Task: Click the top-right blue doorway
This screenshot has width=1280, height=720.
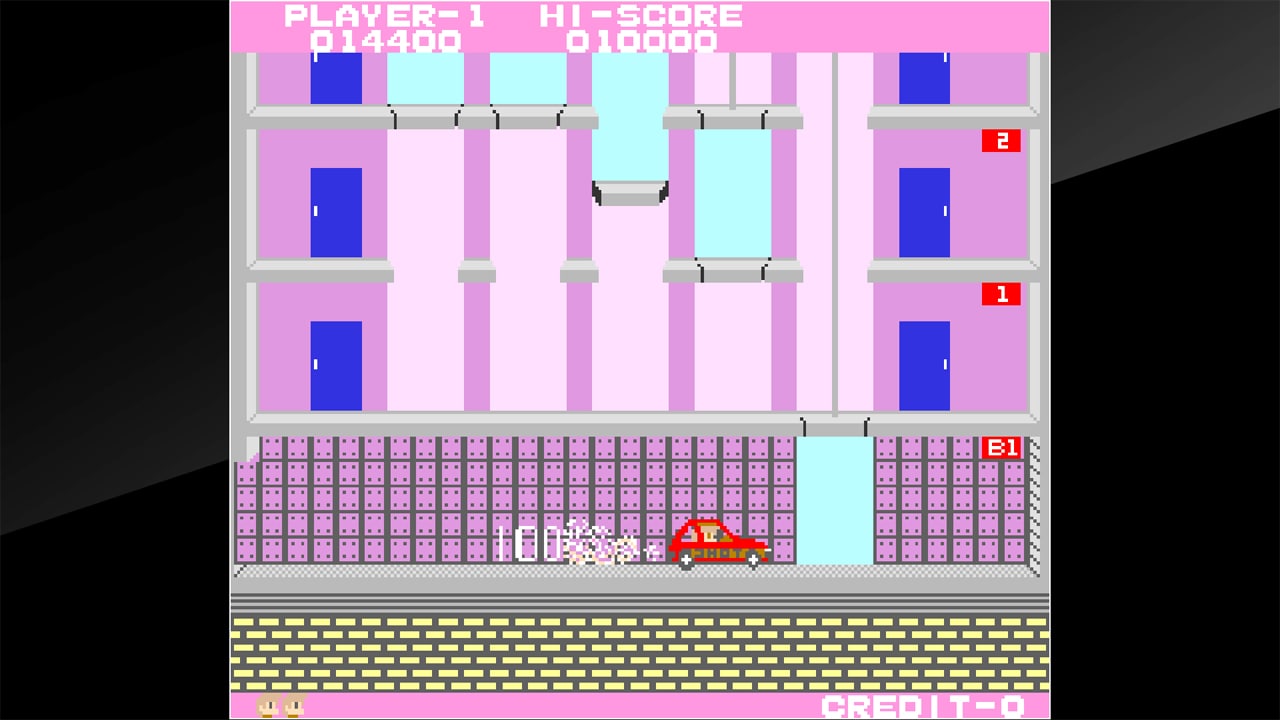Action: [x=923, y=80]
